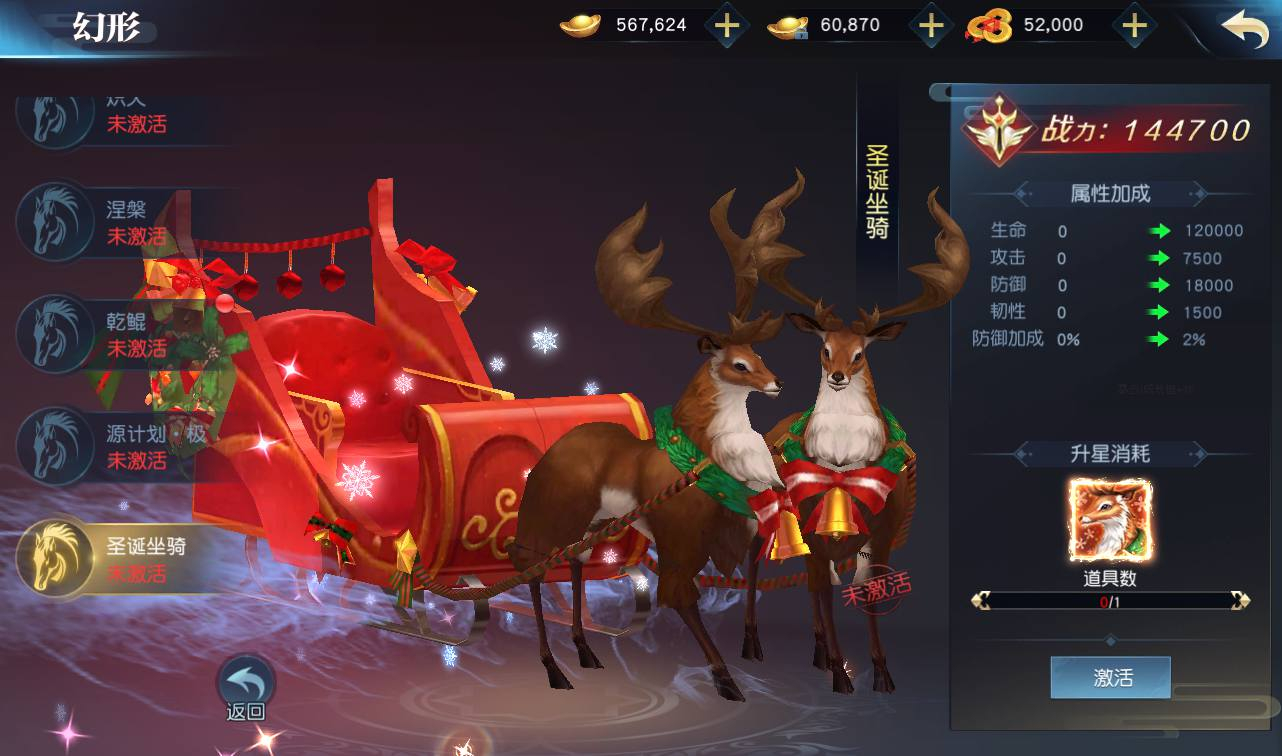Add coins with plus next to 52,000
Viewport: 1282px width, 756px height.
click(1133, 26)
